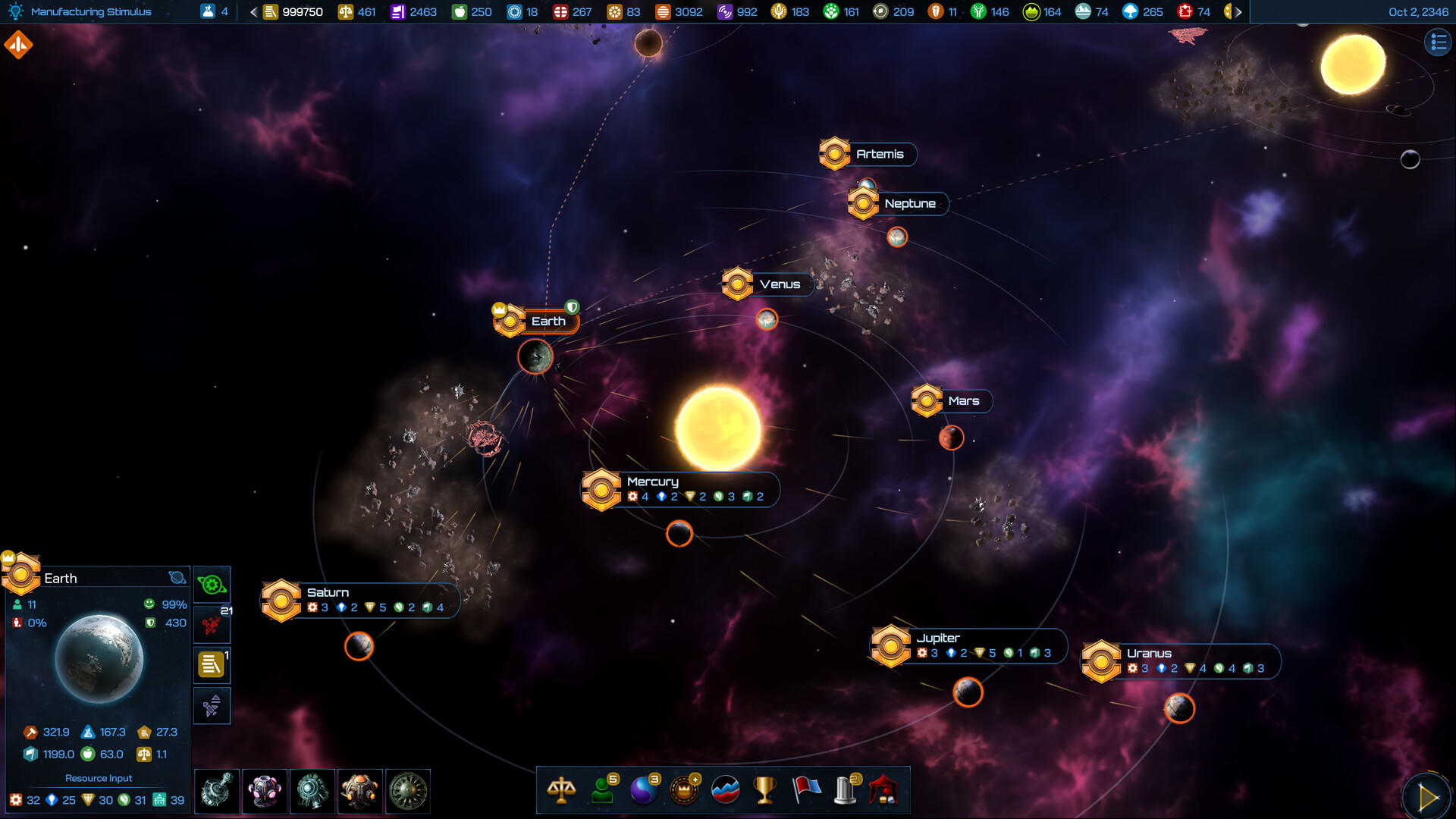
Task: Open the diplomacy scales panel
Action: [561, 790]
